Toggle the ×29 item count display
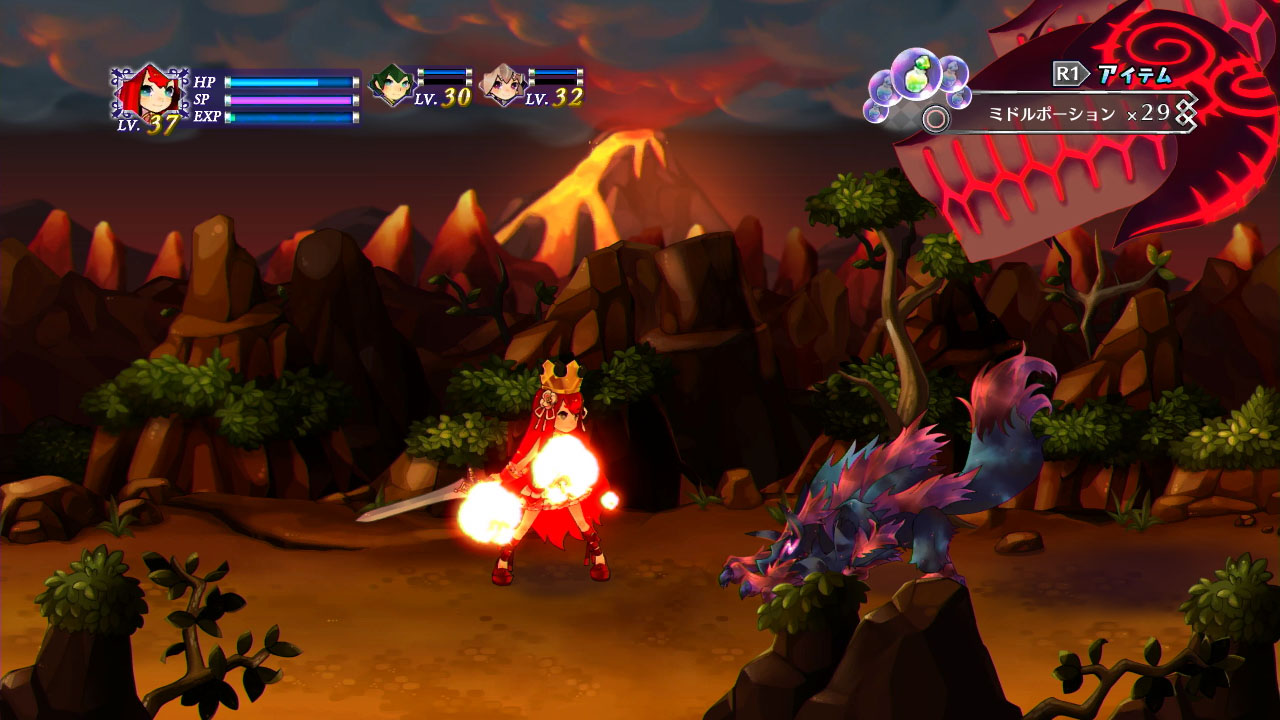1280x720 pixels. tap(1149, 112)
